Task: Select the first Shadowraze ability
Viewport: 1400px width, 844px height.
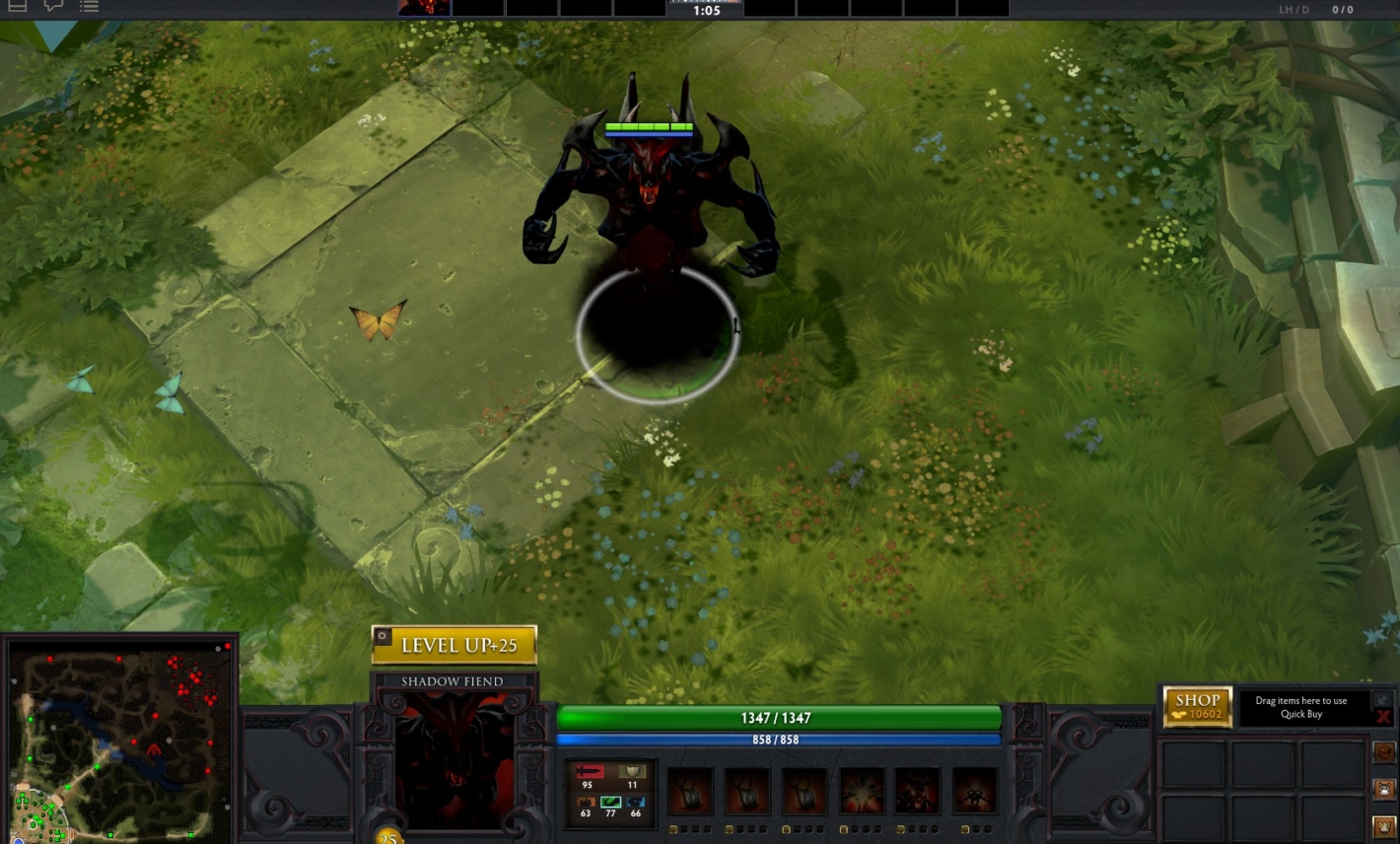Action: pos(690,789)
